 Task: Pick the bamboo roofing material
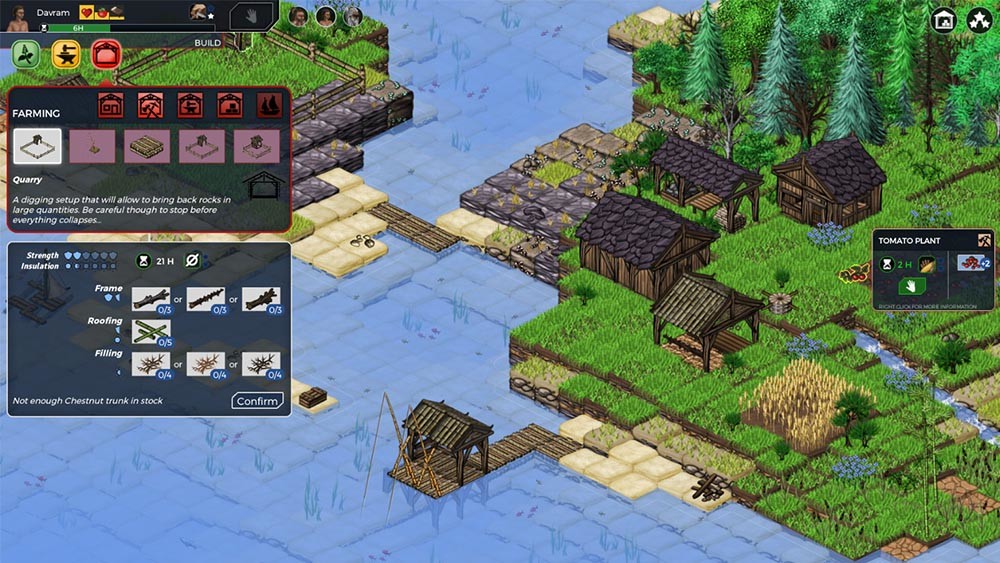151,331
